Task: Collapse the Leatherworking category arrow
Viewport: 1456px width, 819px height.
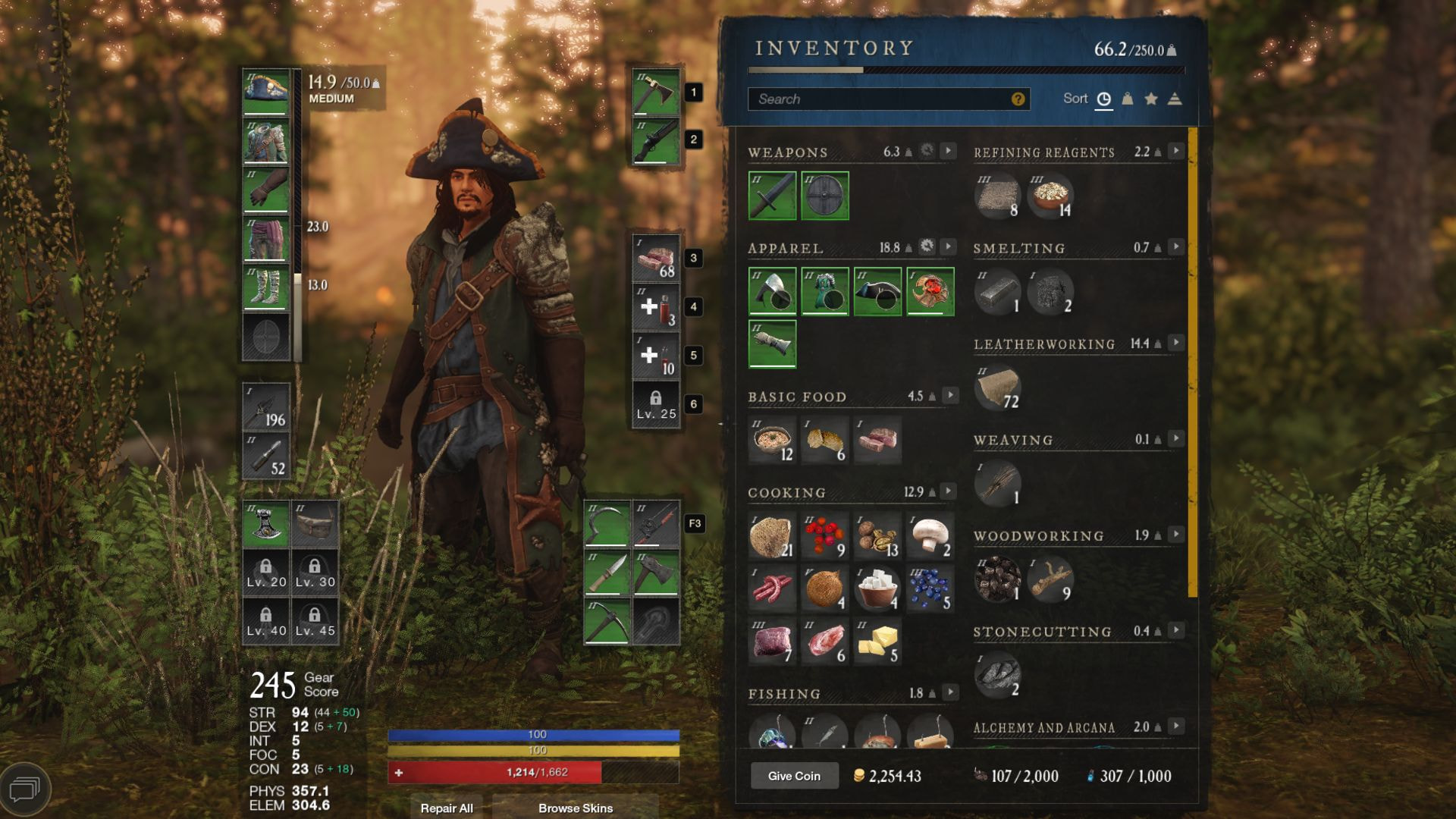Action: point(1176,343)
